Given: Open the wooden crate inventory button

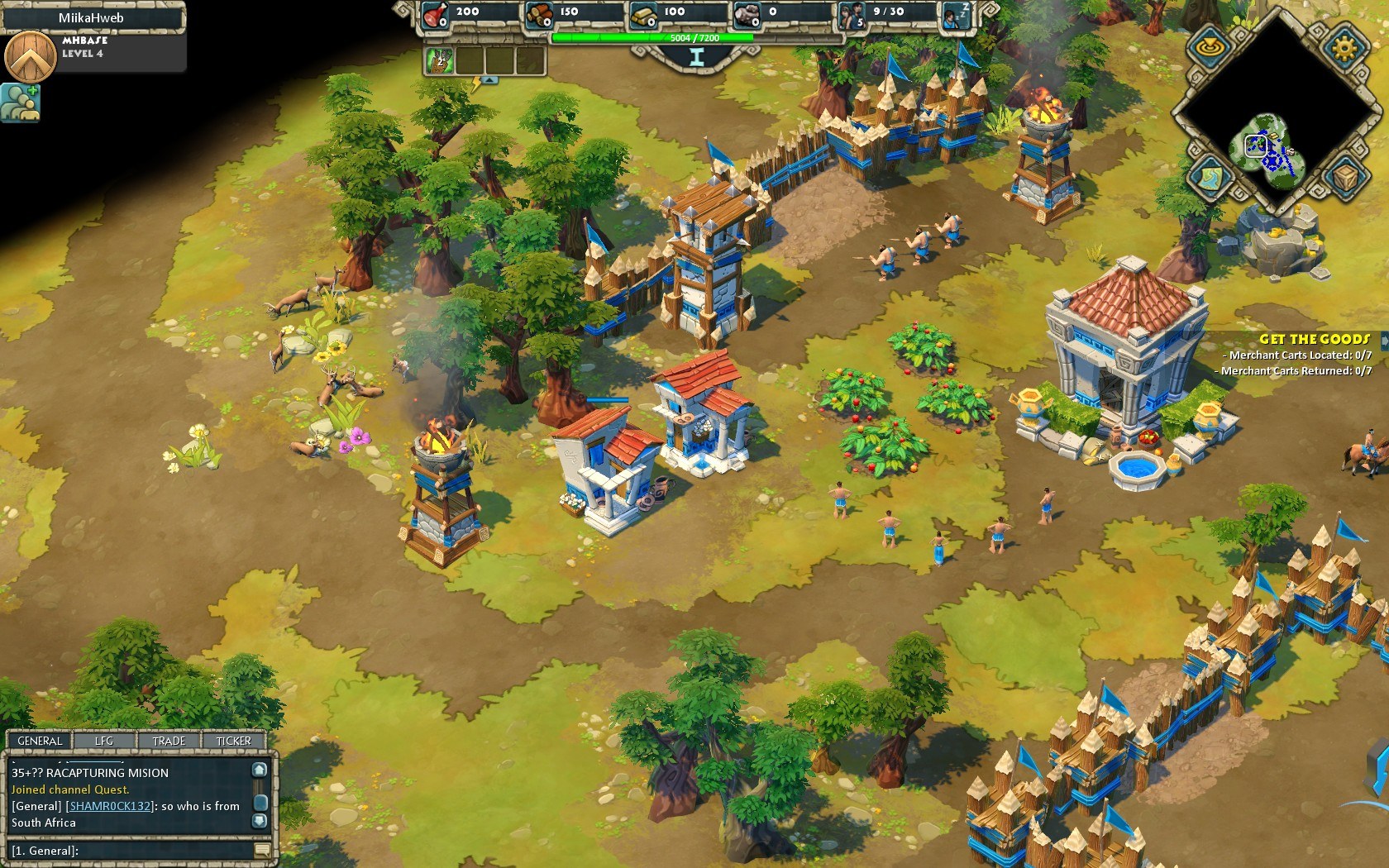Looking at the screenshot, I should click(1344, 176).
